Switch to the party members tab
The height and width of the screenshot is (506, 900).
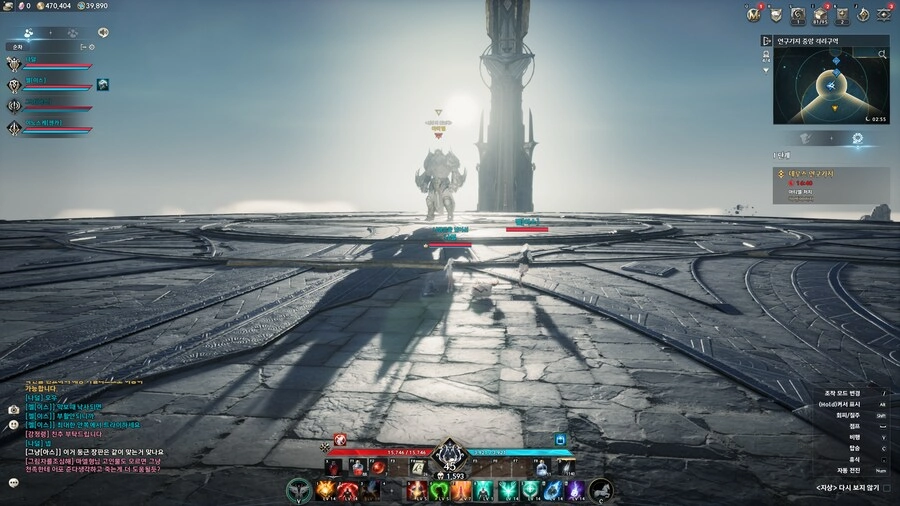click(29, 33)
